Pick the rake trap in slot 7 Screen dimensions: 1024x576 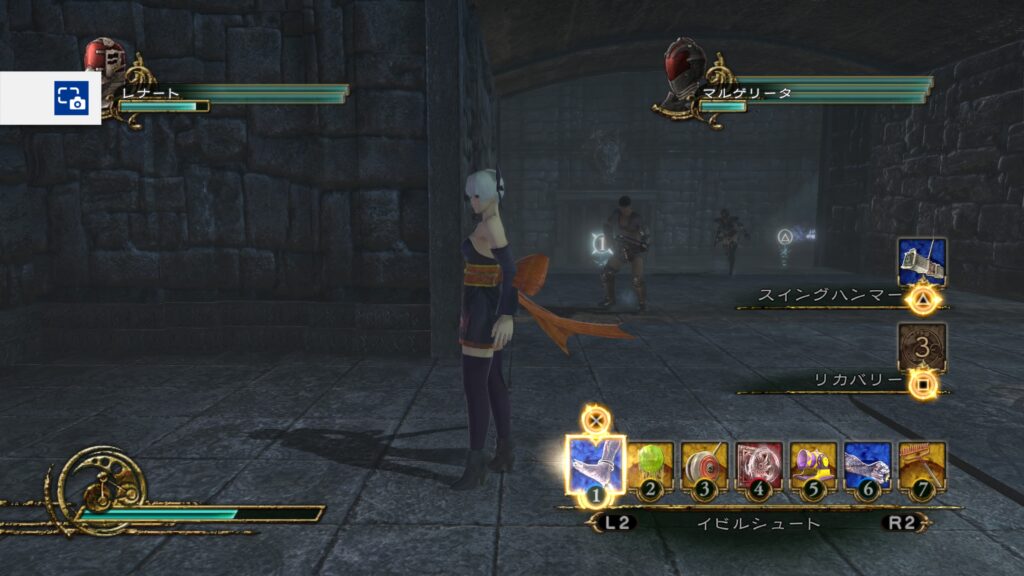coord(921,466)
